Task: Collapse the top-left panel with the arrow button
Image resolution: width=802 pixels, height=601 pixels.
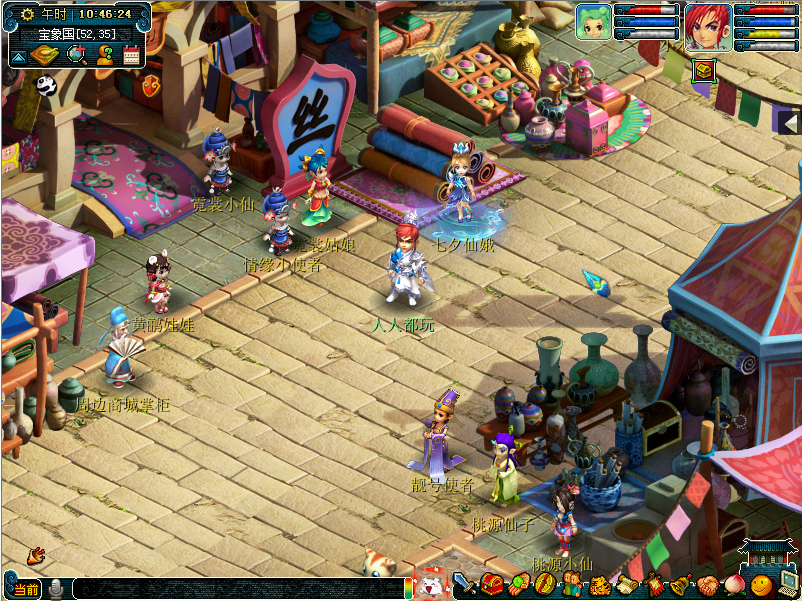Action: click(18, 57)
